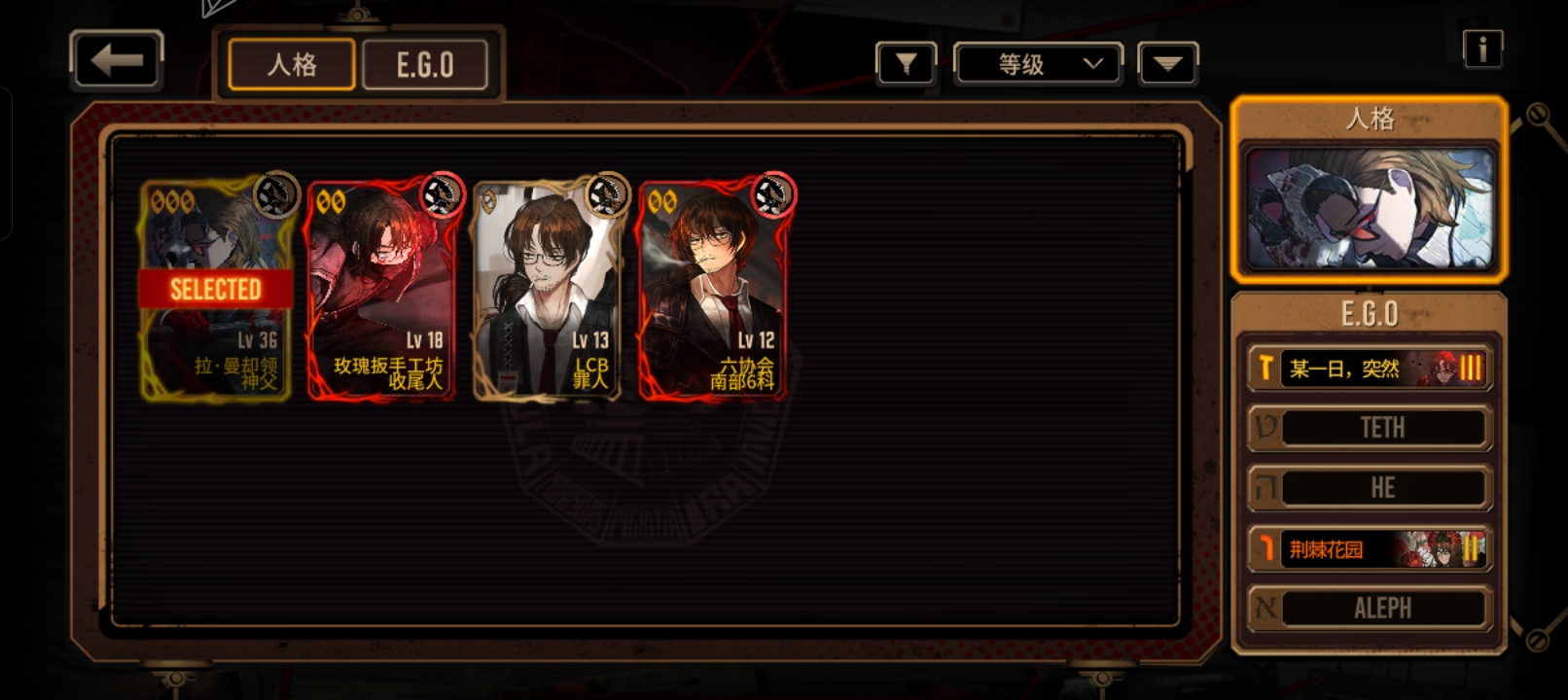1568x700 pixels.
Task: Open the 等级 sort dropdown
Action: (1038, 64)
